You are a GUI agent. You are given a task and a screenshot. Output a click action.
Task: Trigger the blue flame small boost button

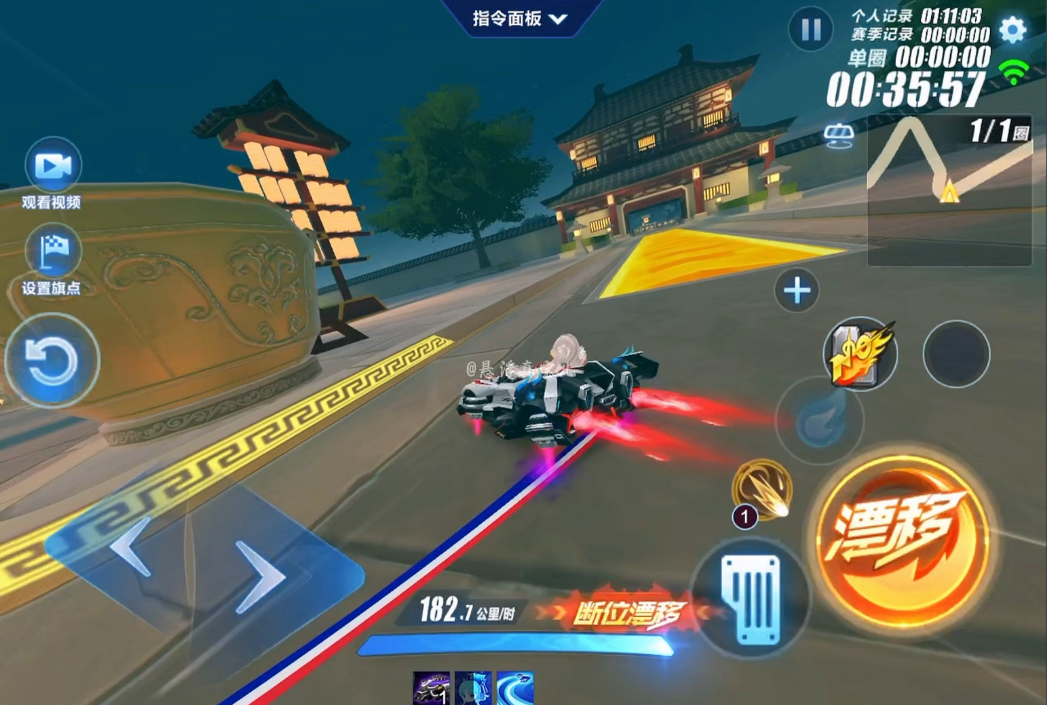(820, 421)
